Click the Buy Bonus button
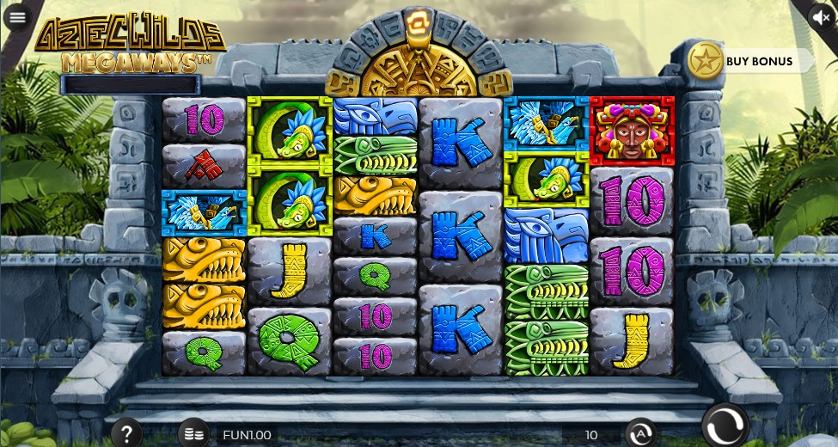The width and height of the screenshot is (838, 447). [x=748, y=61]
